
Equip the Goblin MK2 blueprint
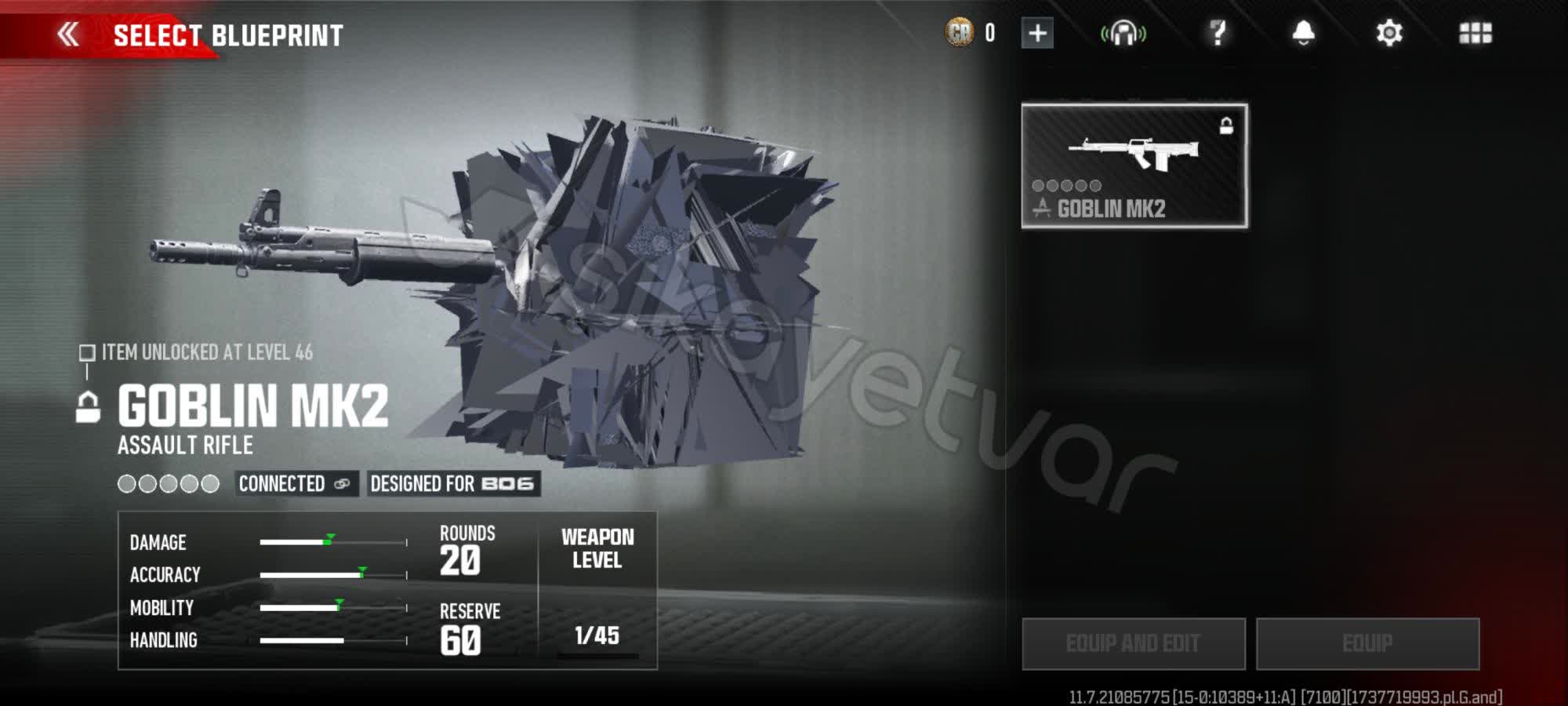coord(1367,644)
